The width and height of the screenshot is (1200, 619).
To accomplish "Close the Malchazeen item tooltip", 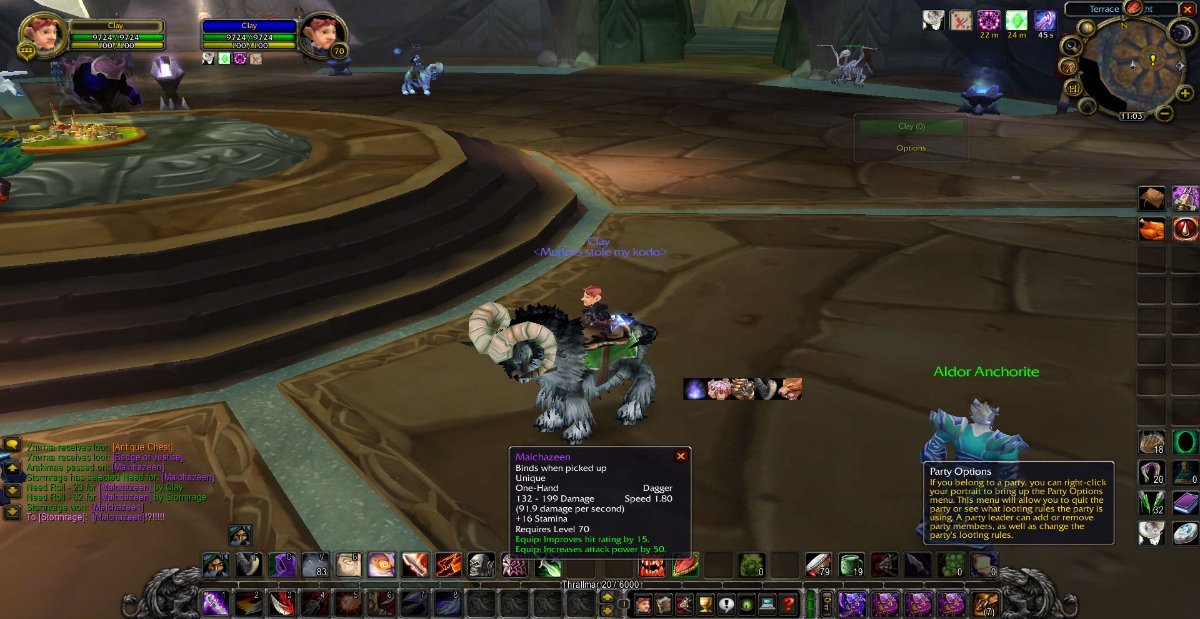I will point(681,456).
